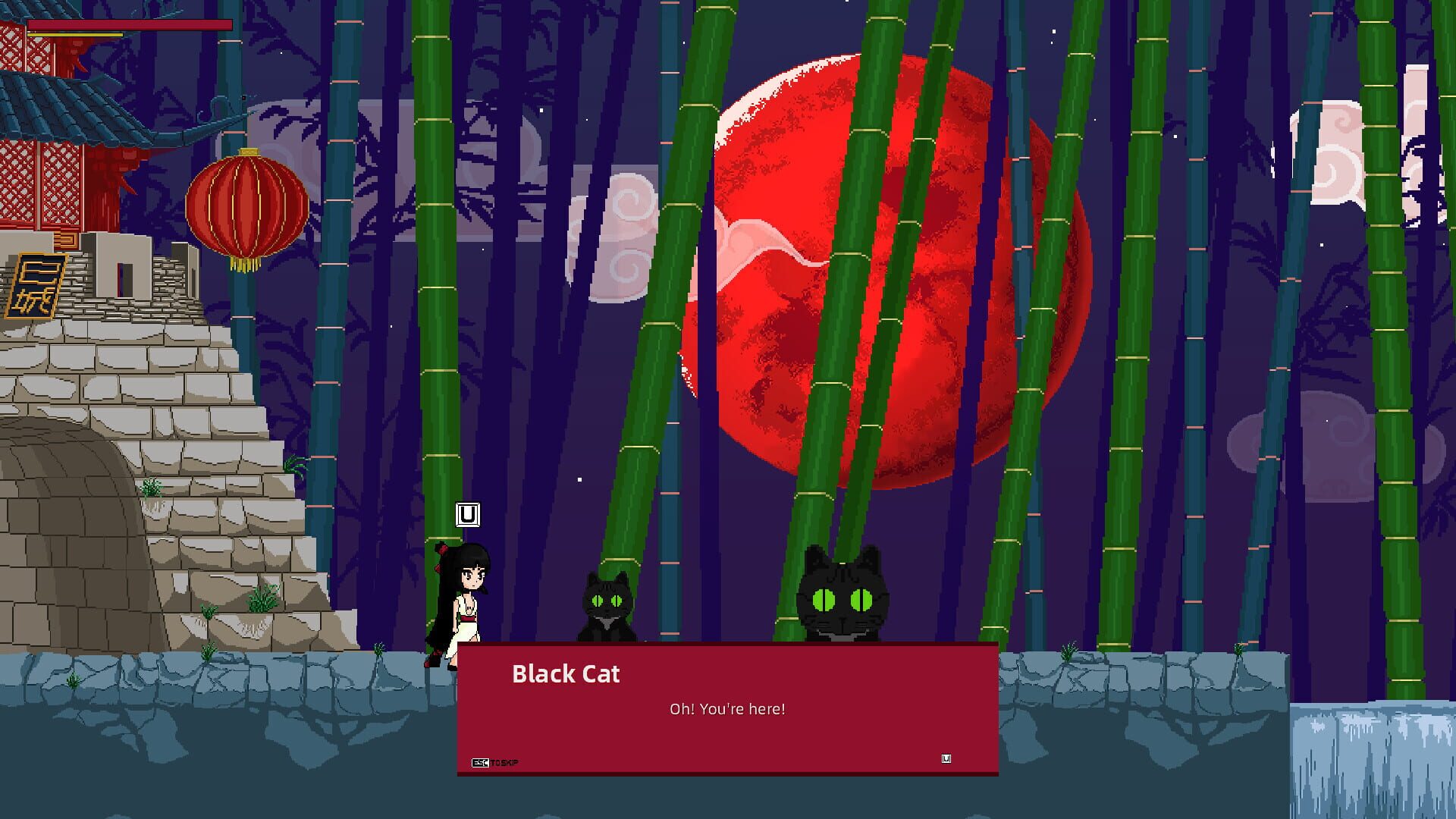
Task: Select the U key icon inside the dialogue box
Action: [945, 758]
